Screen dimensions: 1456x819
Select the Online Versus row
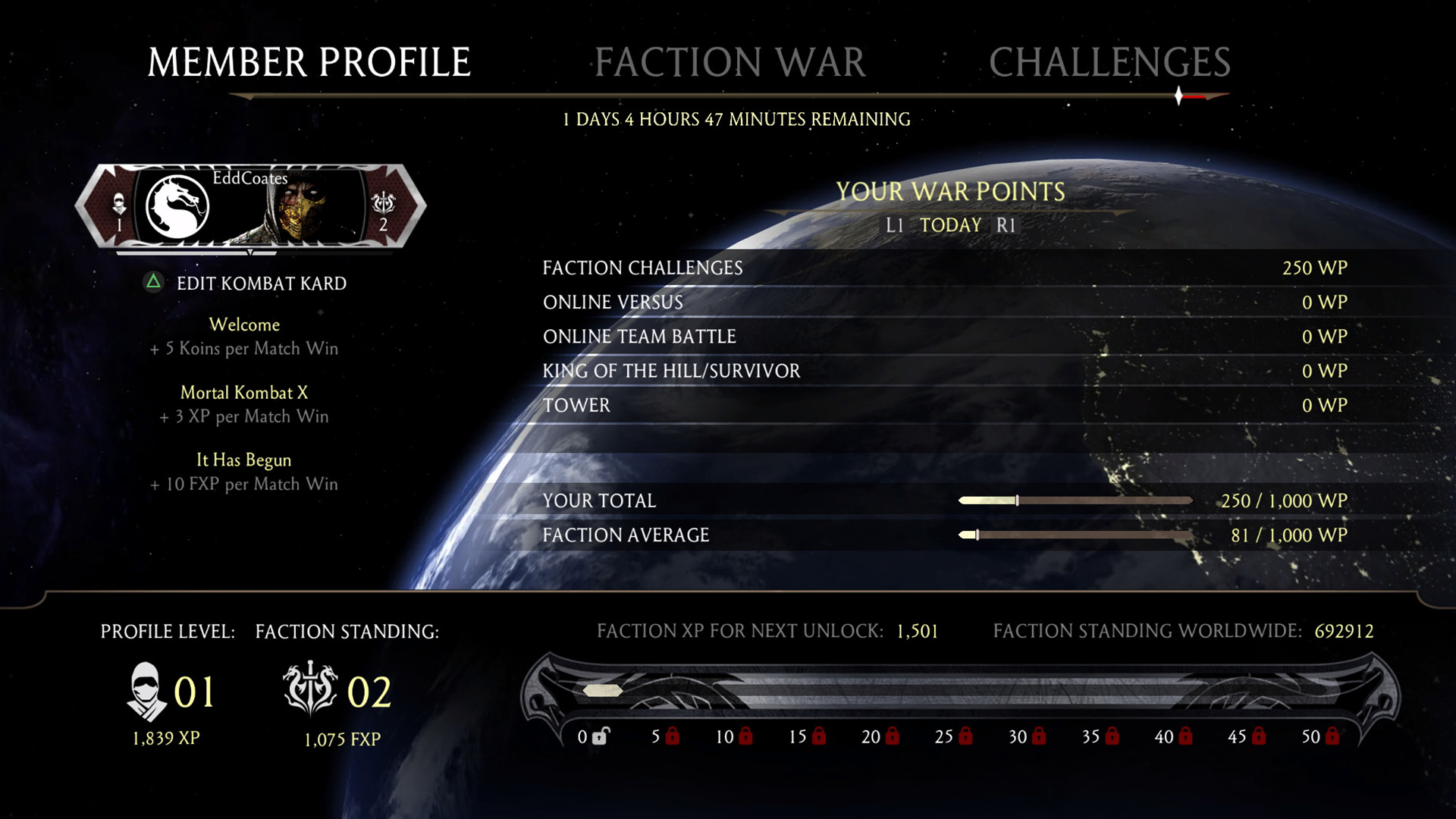(944, 302)
